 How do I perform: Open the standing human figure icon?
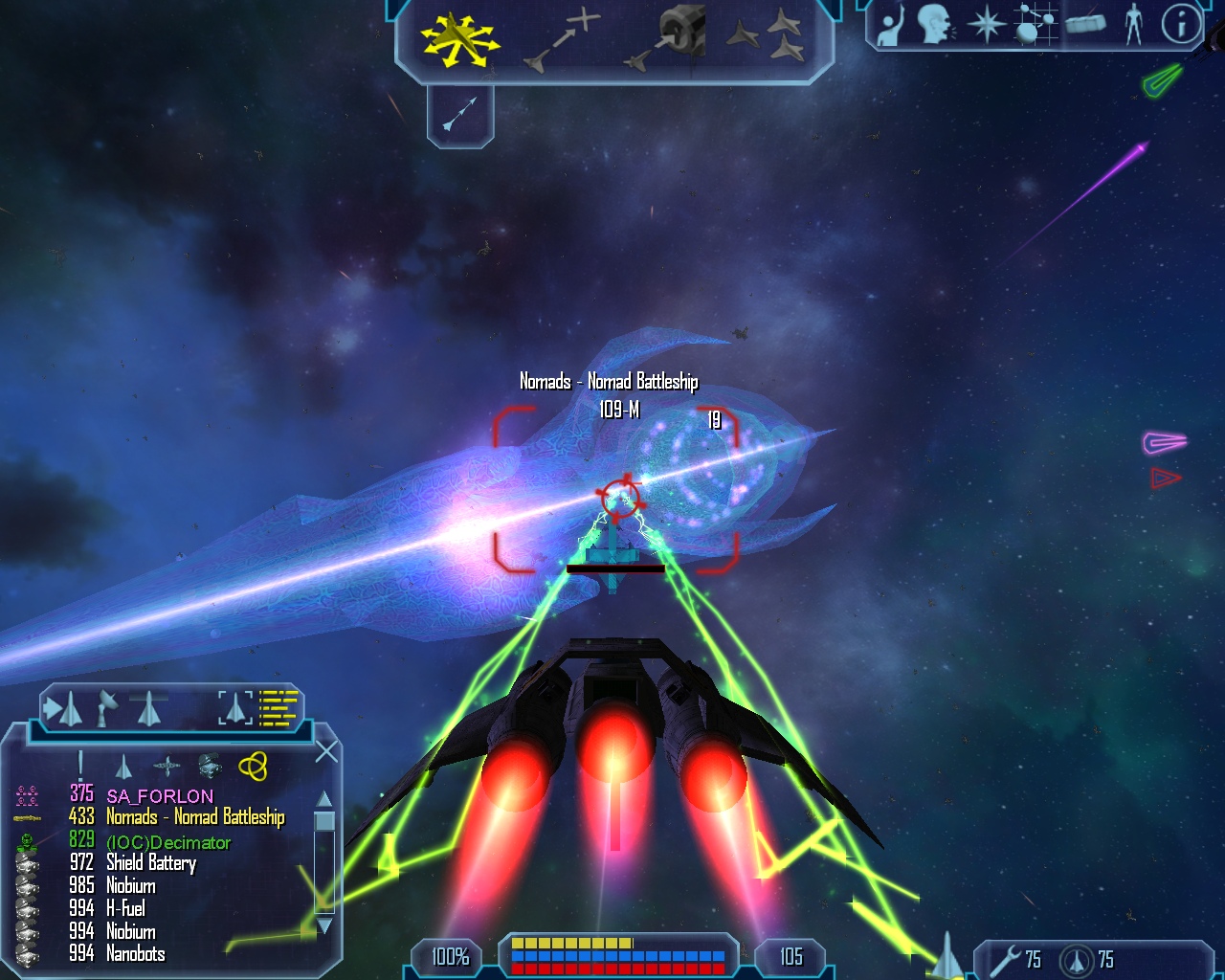(1134, 25)
